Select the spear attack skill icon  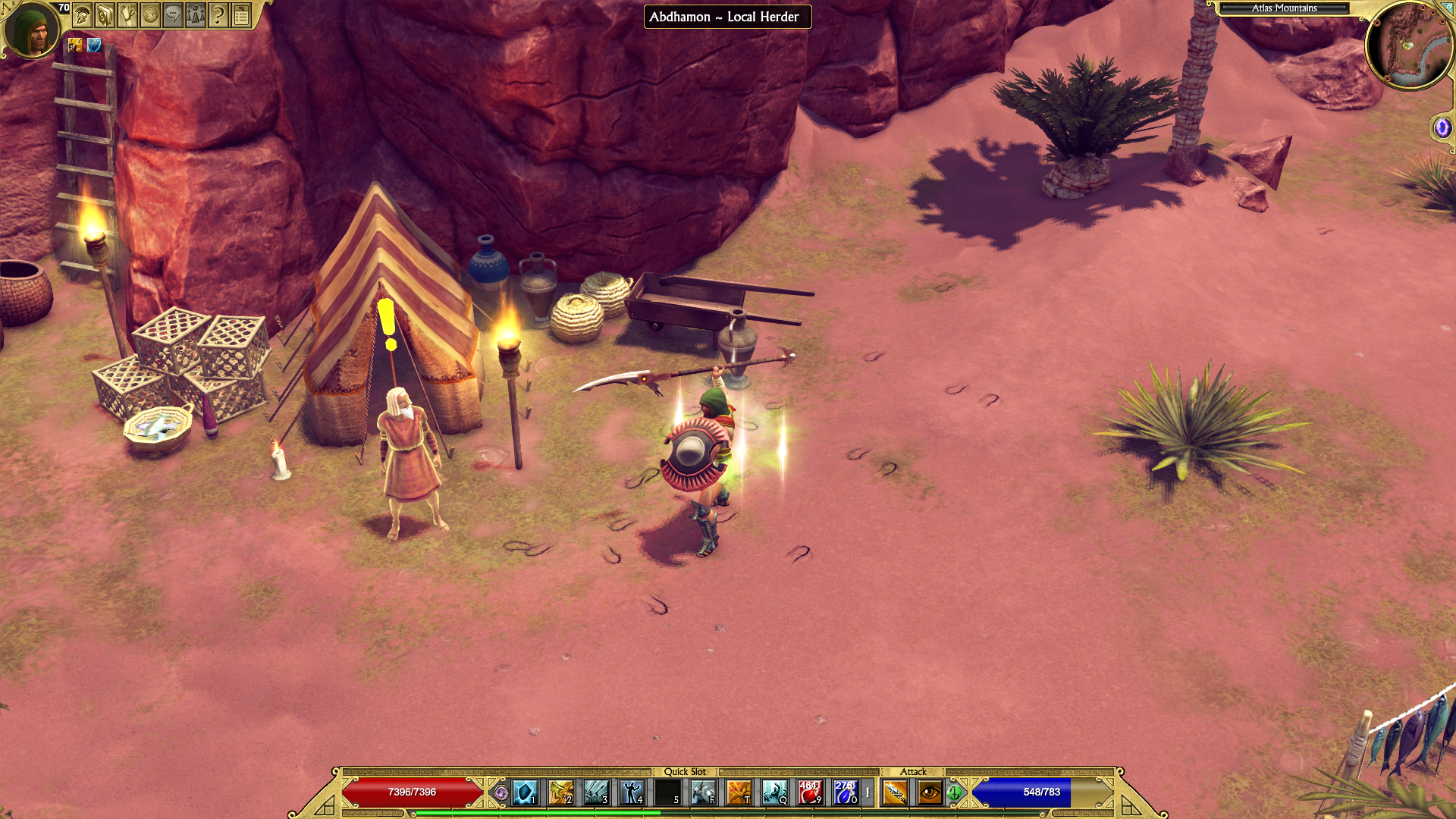[x=895, y=792]
